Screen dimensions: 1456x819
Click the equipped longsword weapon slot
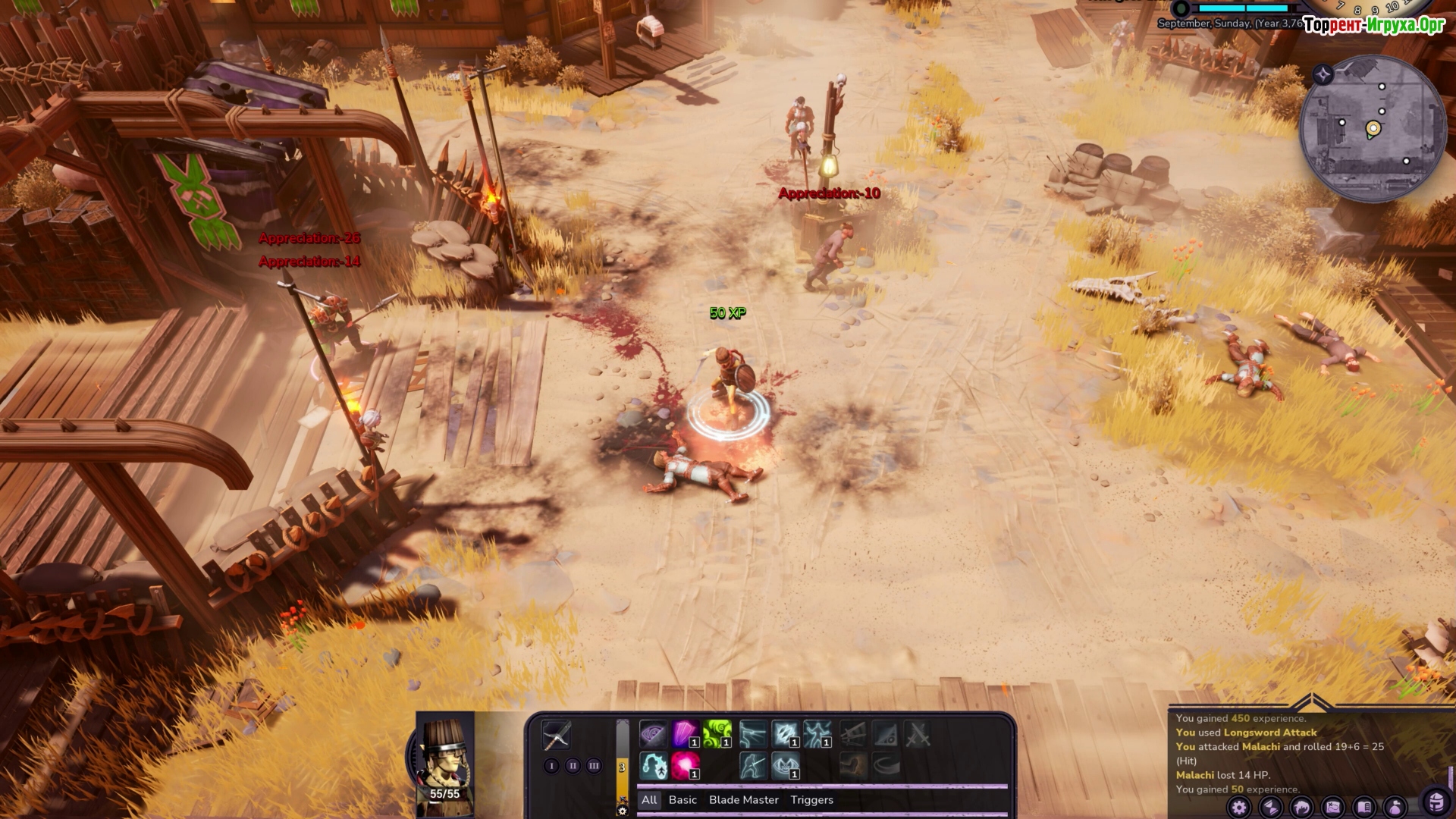556,735
